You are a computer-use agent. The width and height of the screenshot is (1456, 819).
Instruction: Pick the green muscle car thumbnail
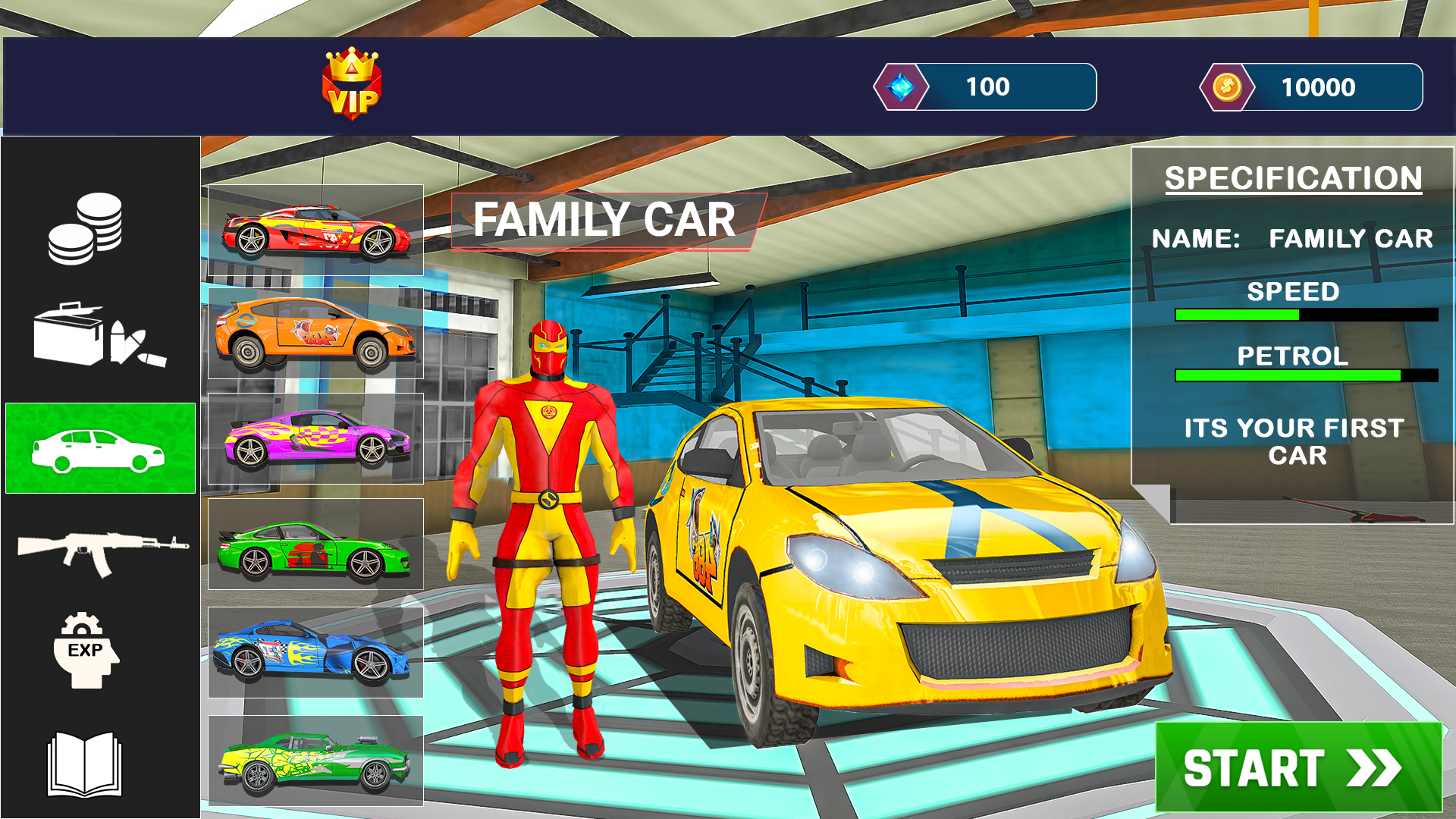coord(315,761)
